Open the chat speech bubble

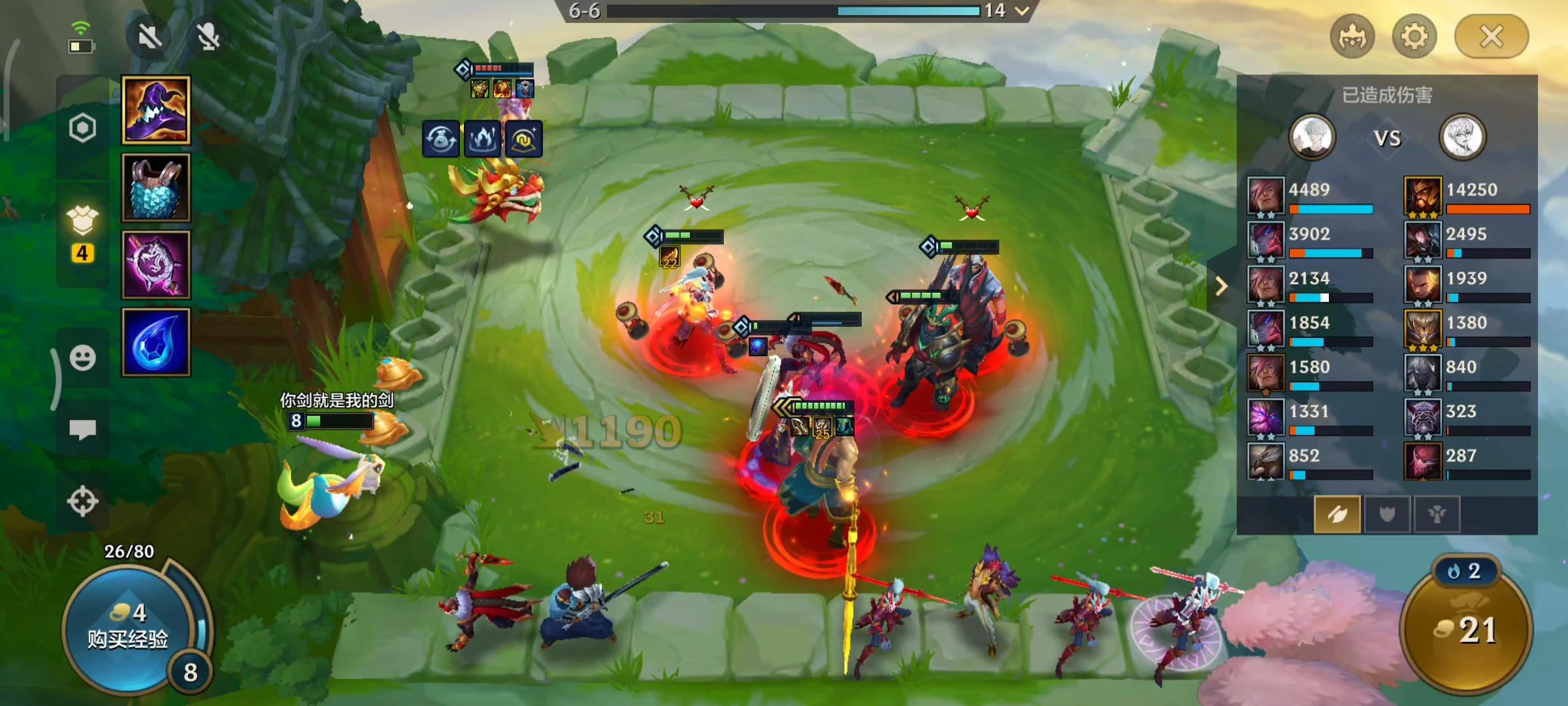[x=83, y=429]
